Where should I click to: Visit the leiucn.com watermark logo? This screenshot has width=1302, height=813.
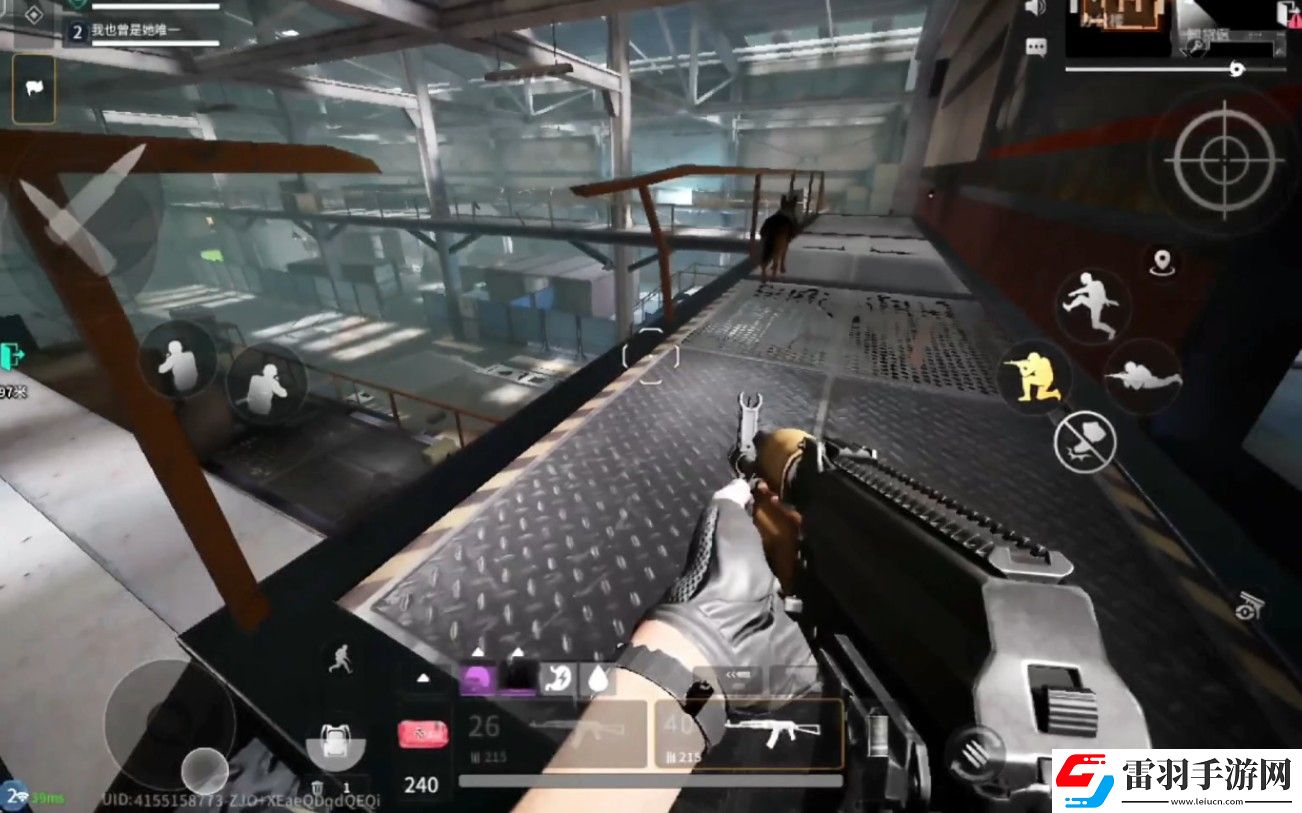[1175, 780]
